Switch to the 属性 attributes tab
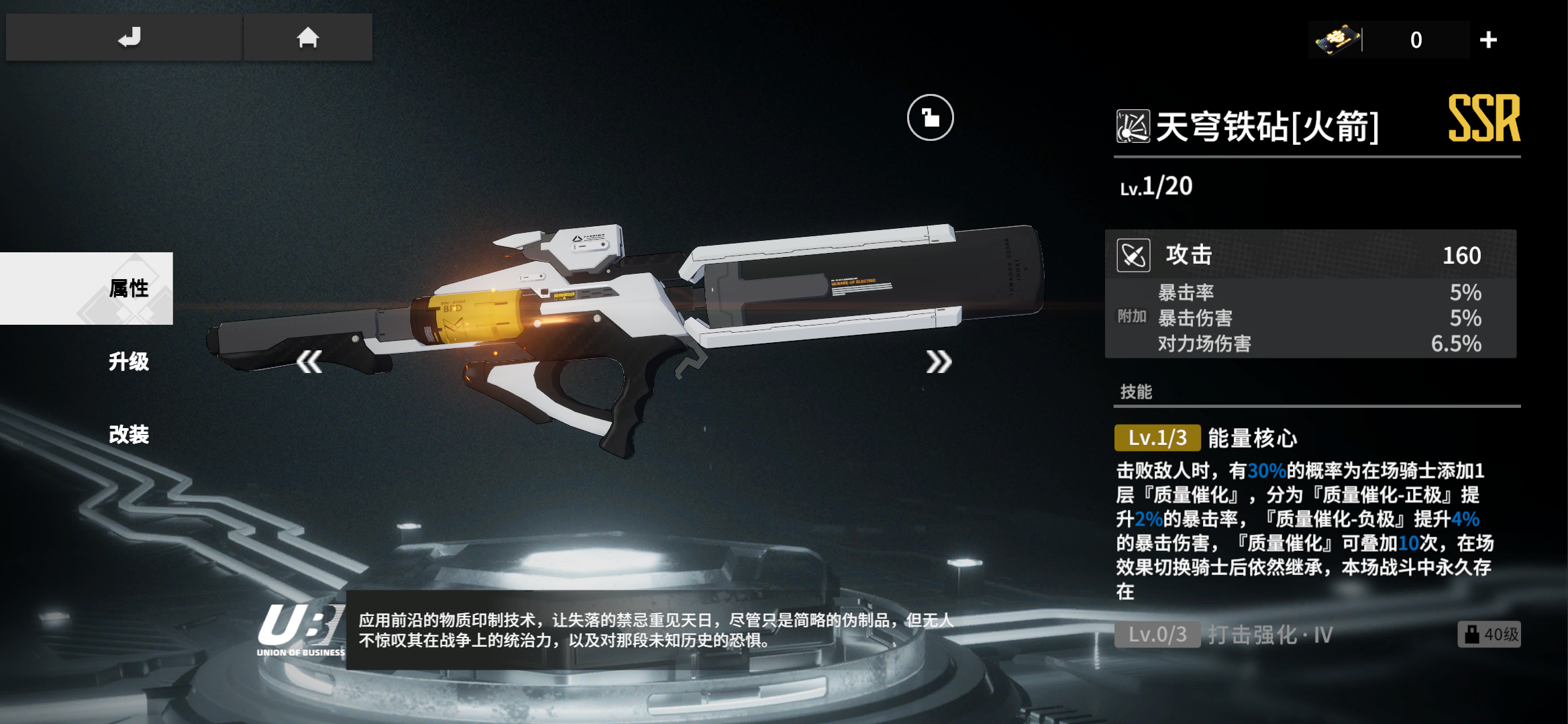 coord(127,289)
